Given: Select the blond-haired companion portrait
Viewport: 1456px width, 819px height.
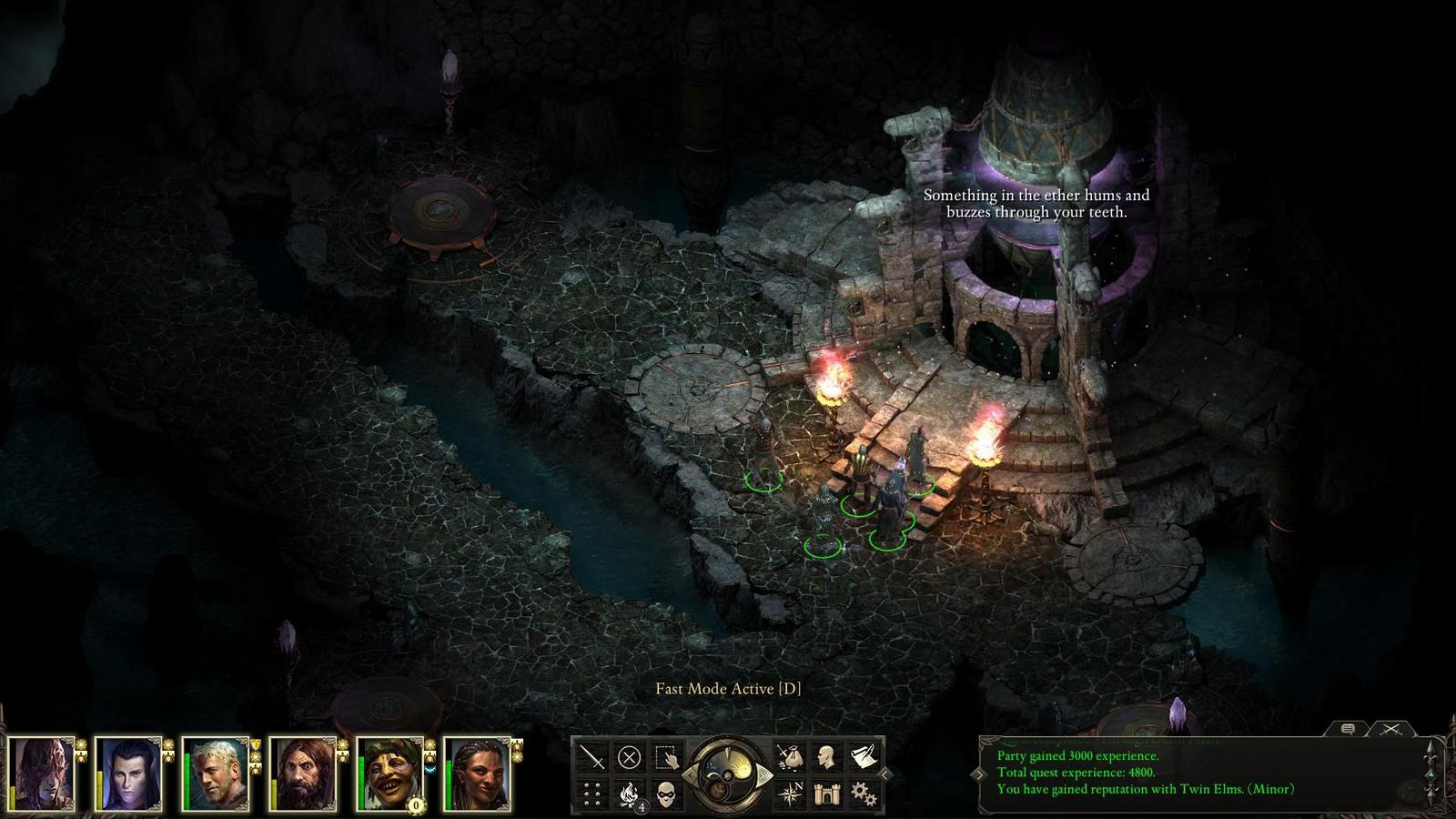Looking at the screenshot, I should point(216,773).
